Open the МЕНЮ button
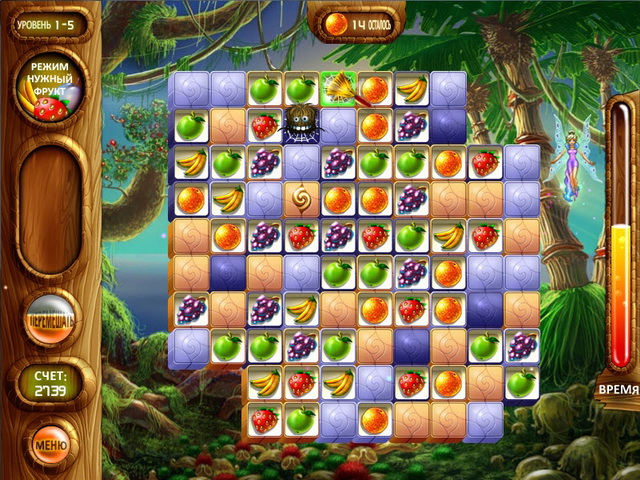 (x=50, y=441)
